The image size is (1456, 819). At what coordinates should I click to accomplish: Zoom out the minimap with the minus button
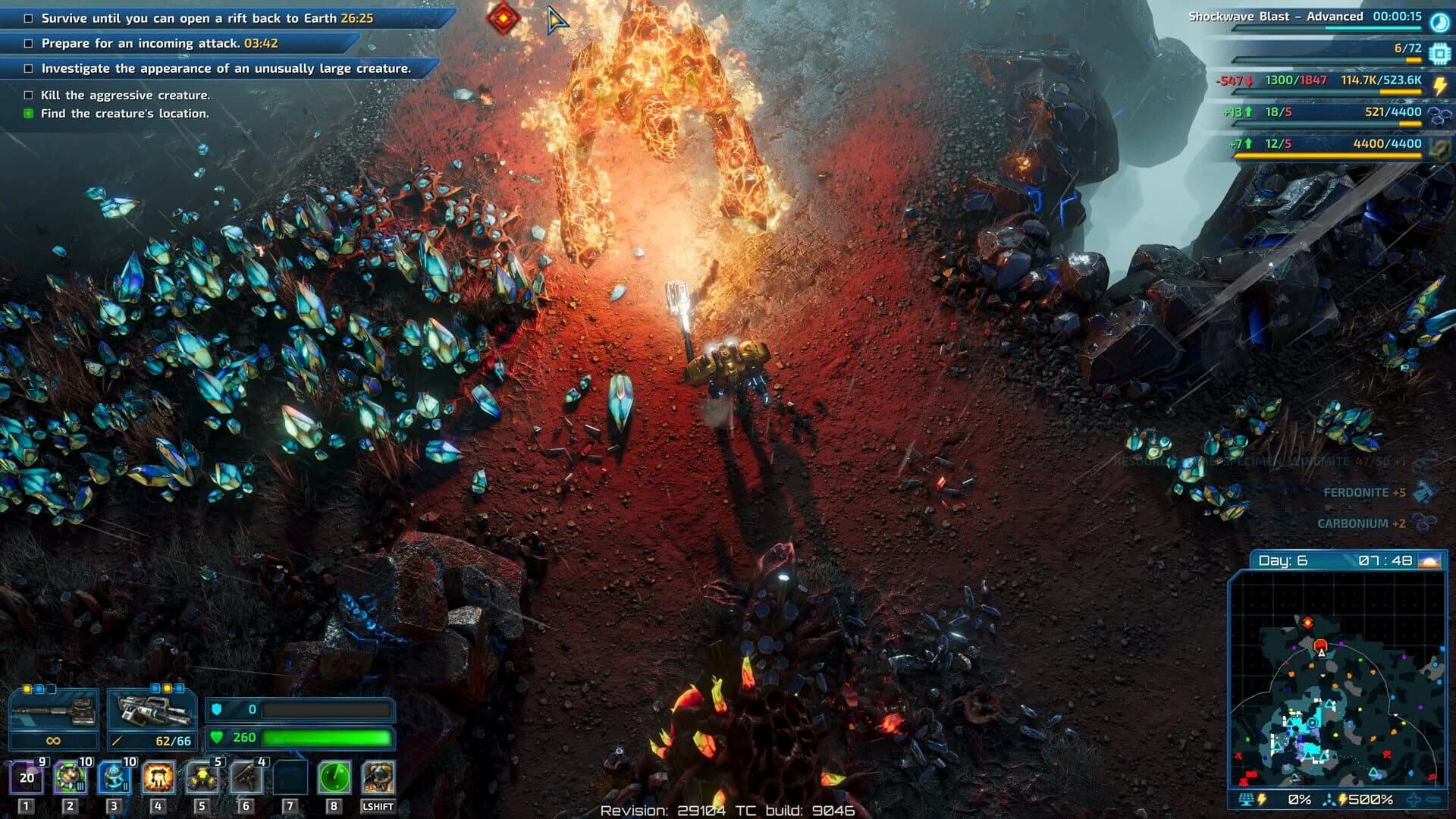coord(1435,799)
